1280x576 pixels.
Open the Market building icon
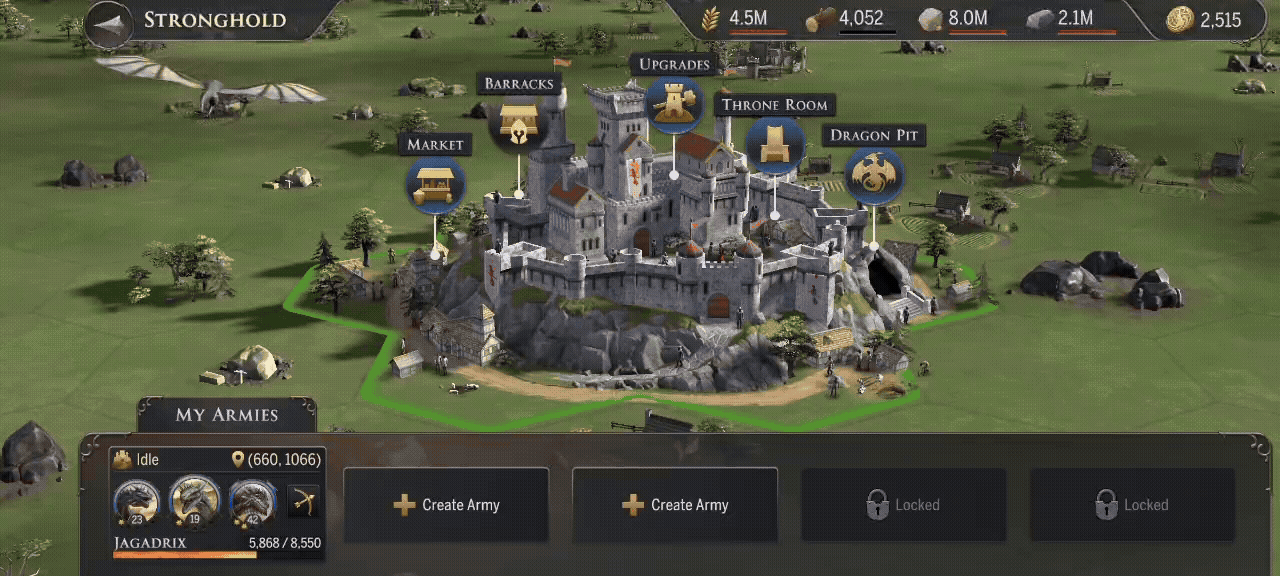tap(436, 185)
